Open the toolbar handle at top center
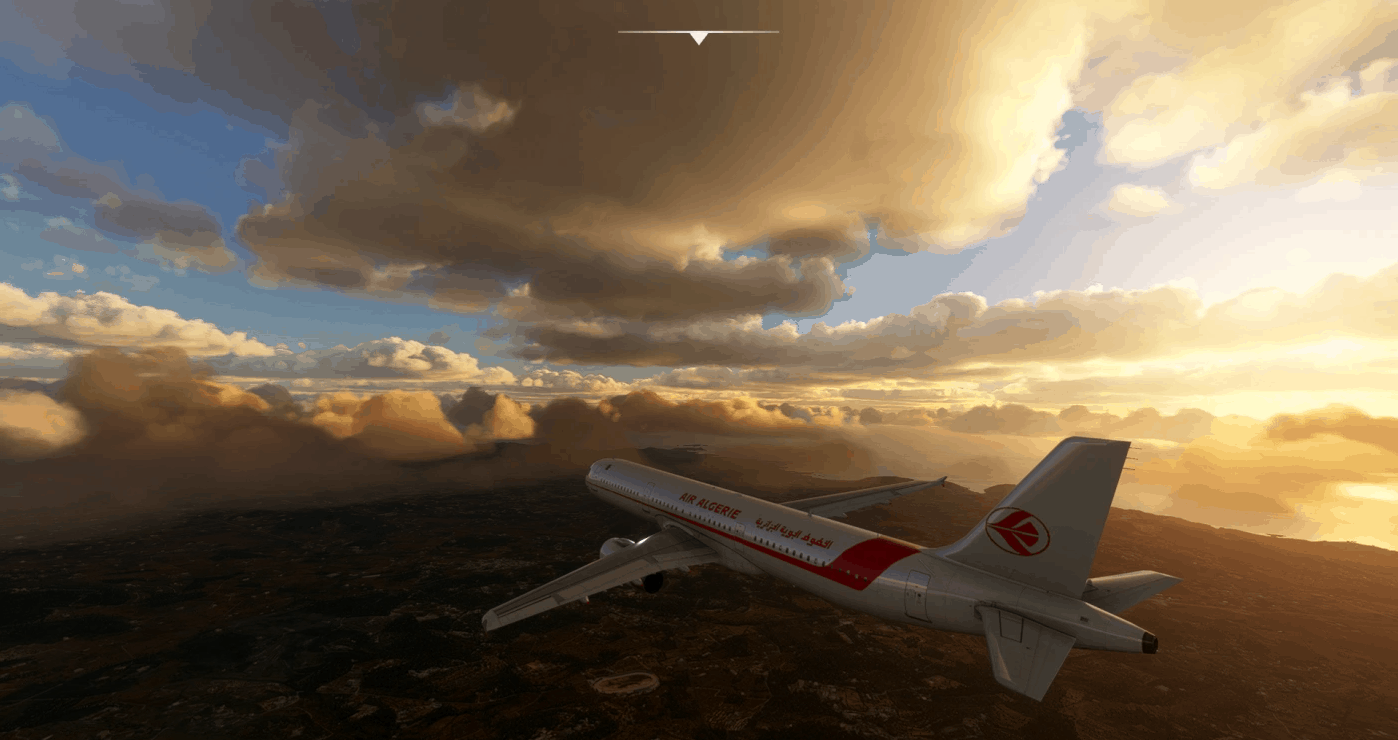This screenshot has height=740, width=1398. (x=698, y=37)
